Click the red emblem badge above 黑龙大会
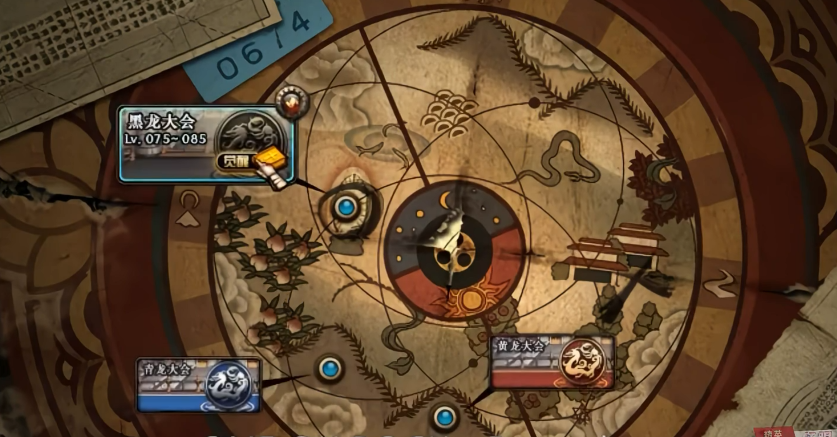837x437 pixels. point(291,101)
